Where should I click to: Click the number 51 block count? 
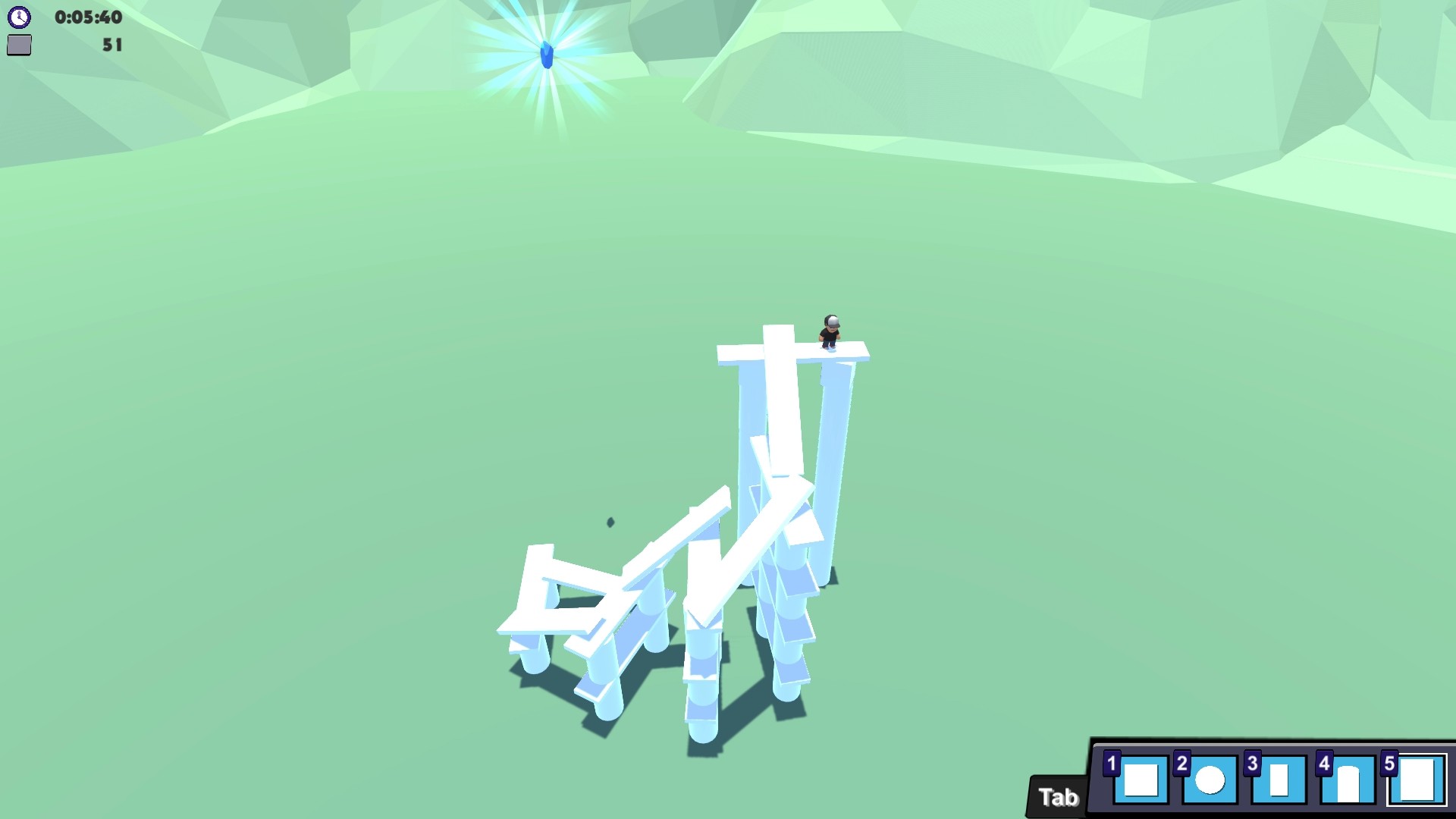point(111,45)
